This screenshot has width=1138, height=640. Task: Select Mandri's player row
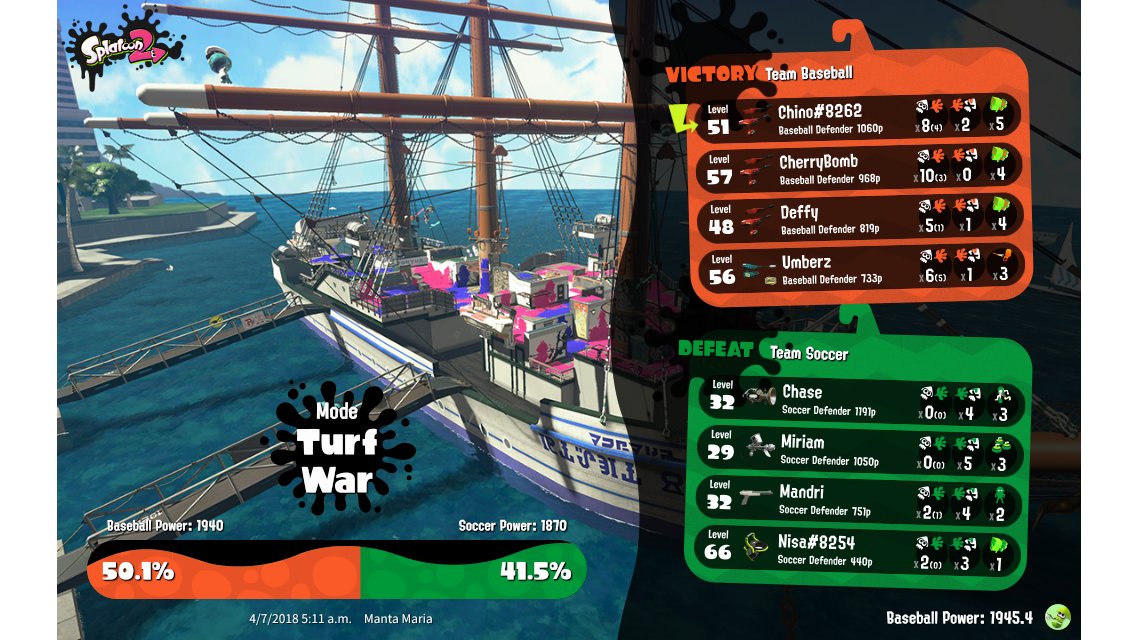[x=858, y=501]
